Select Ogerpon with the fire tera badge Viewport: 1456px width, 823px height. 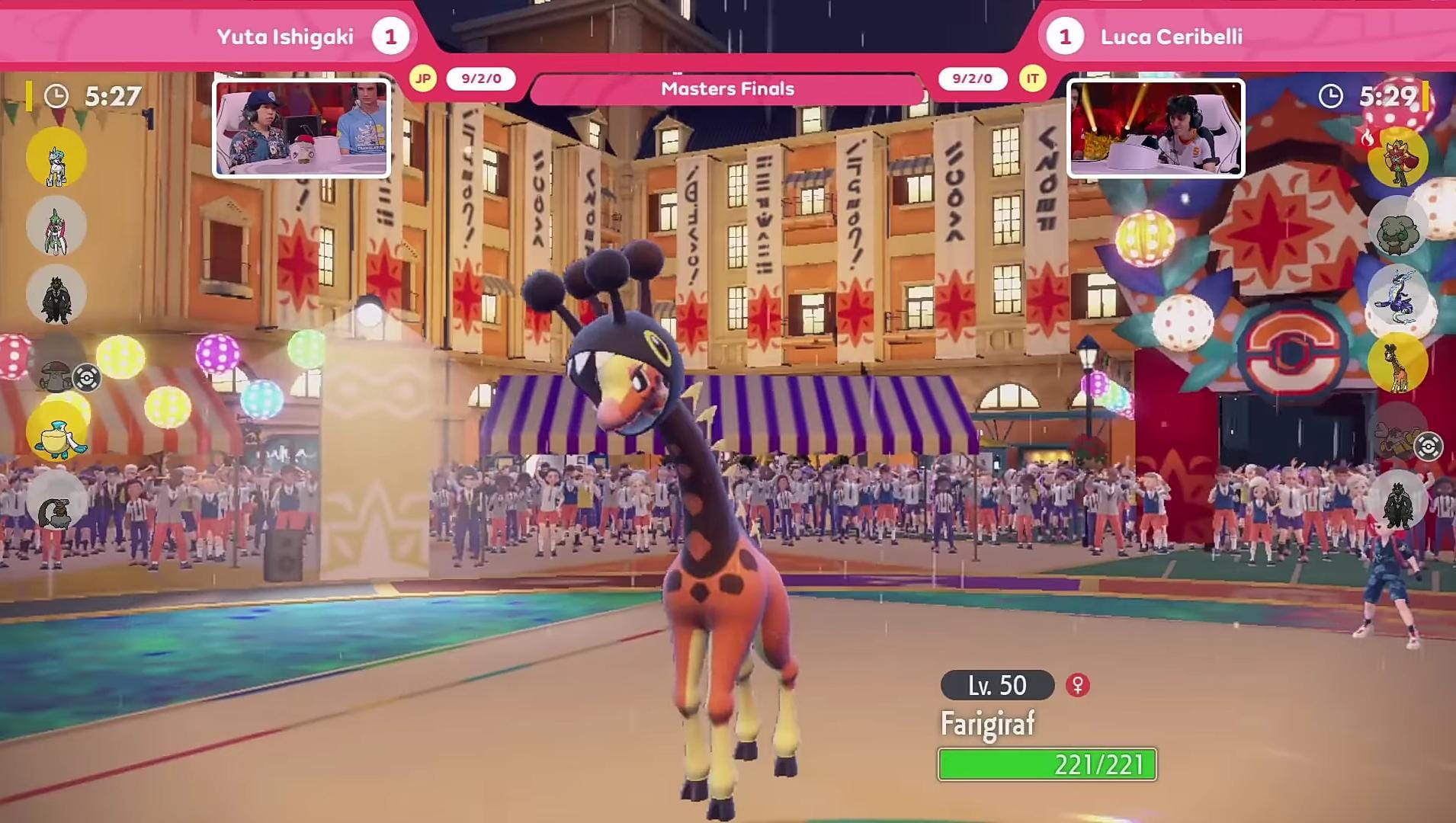coord(1397,158)
